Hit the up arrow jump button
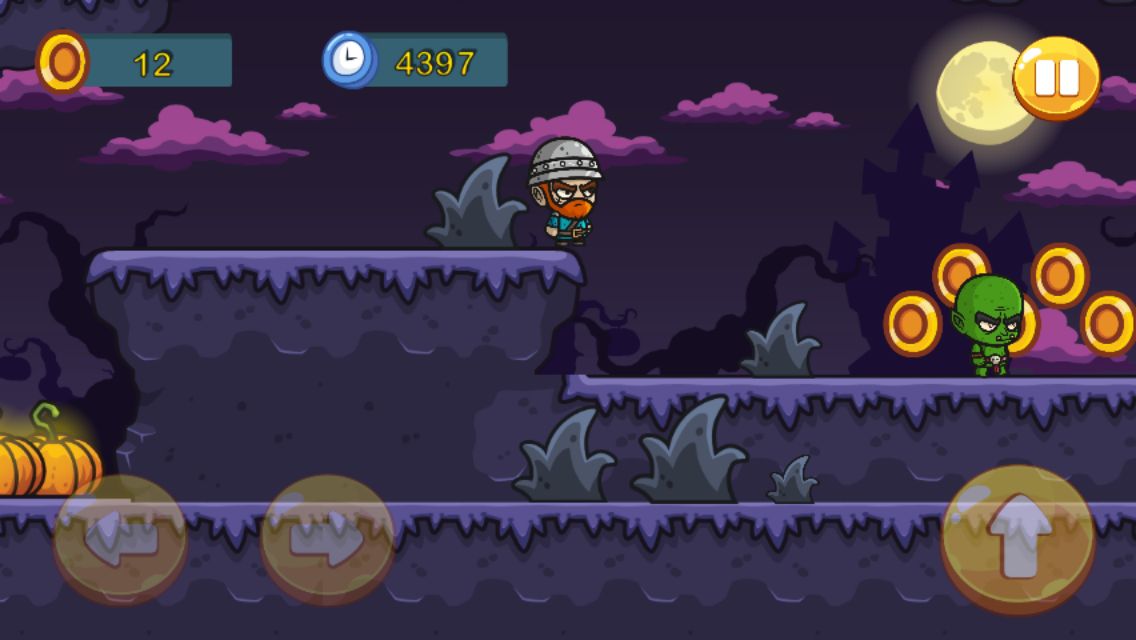The height and width of the screenshot is (640, 1136). click(x=1018, y=540)
